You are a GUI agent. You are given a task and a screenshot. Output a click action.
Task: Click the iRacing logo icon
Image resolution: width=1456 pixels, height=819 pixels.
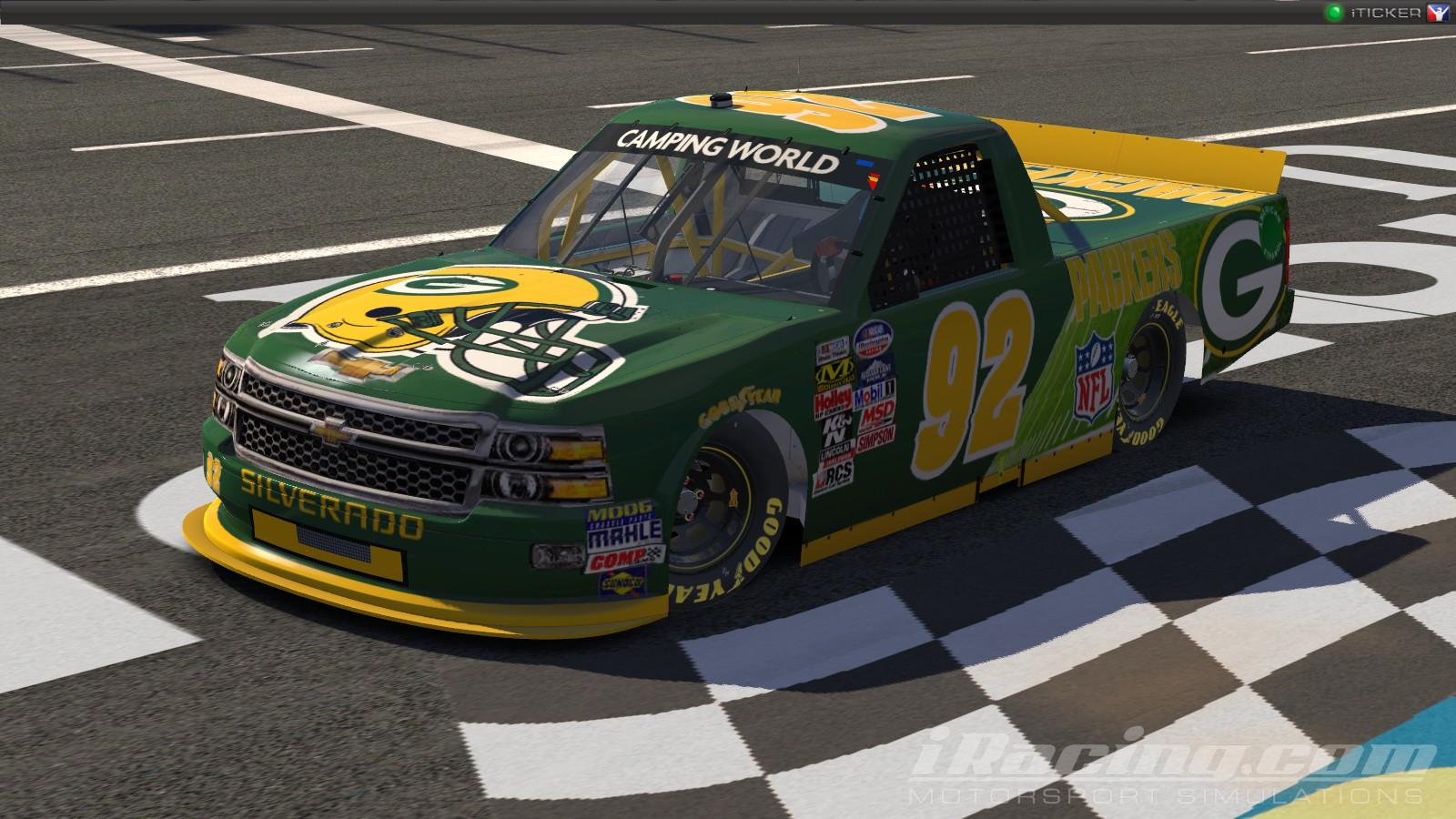[1437, 12]
